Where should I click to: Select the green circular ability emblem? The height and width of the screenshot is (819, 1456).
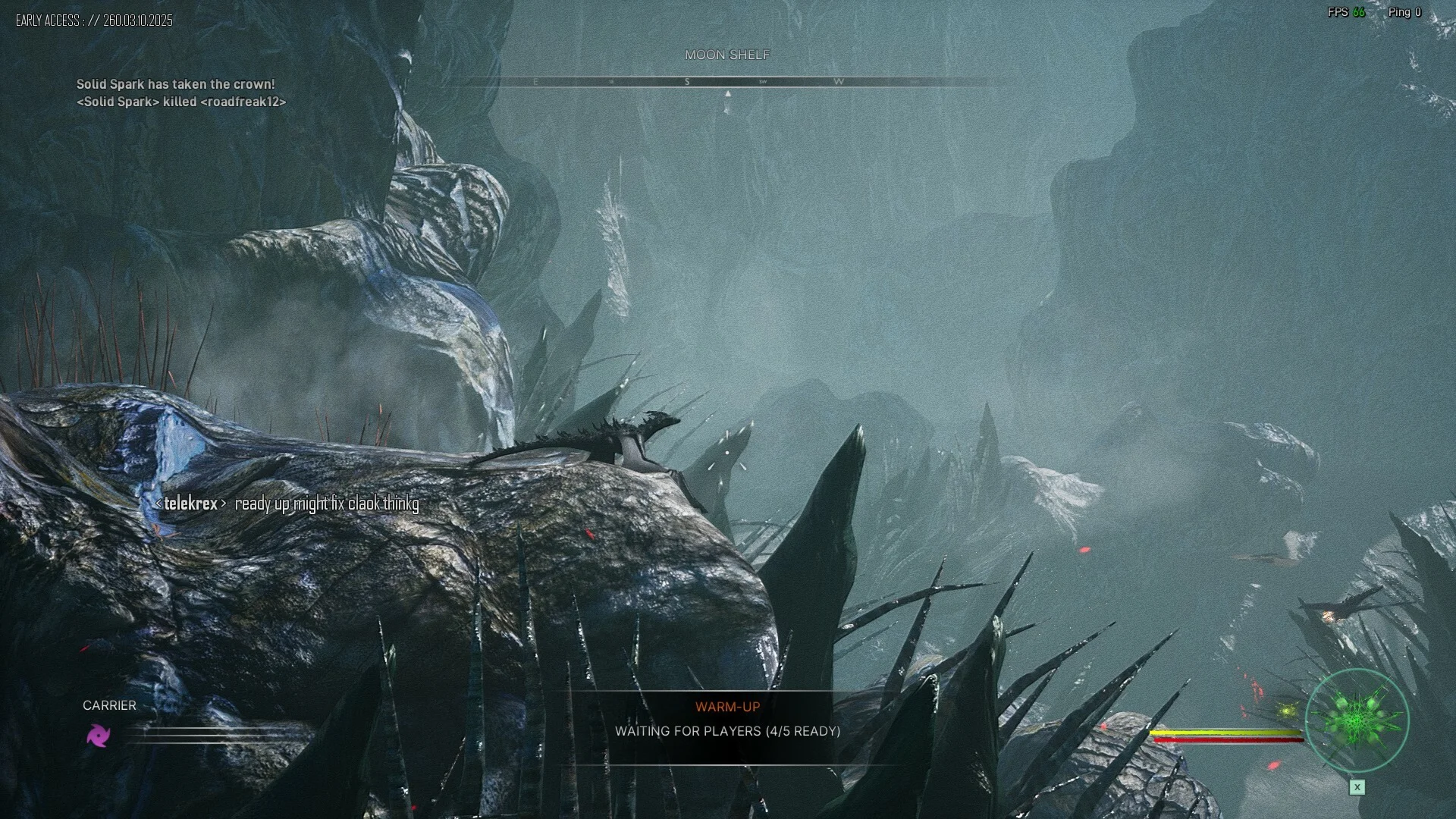tap(1357, 720)
